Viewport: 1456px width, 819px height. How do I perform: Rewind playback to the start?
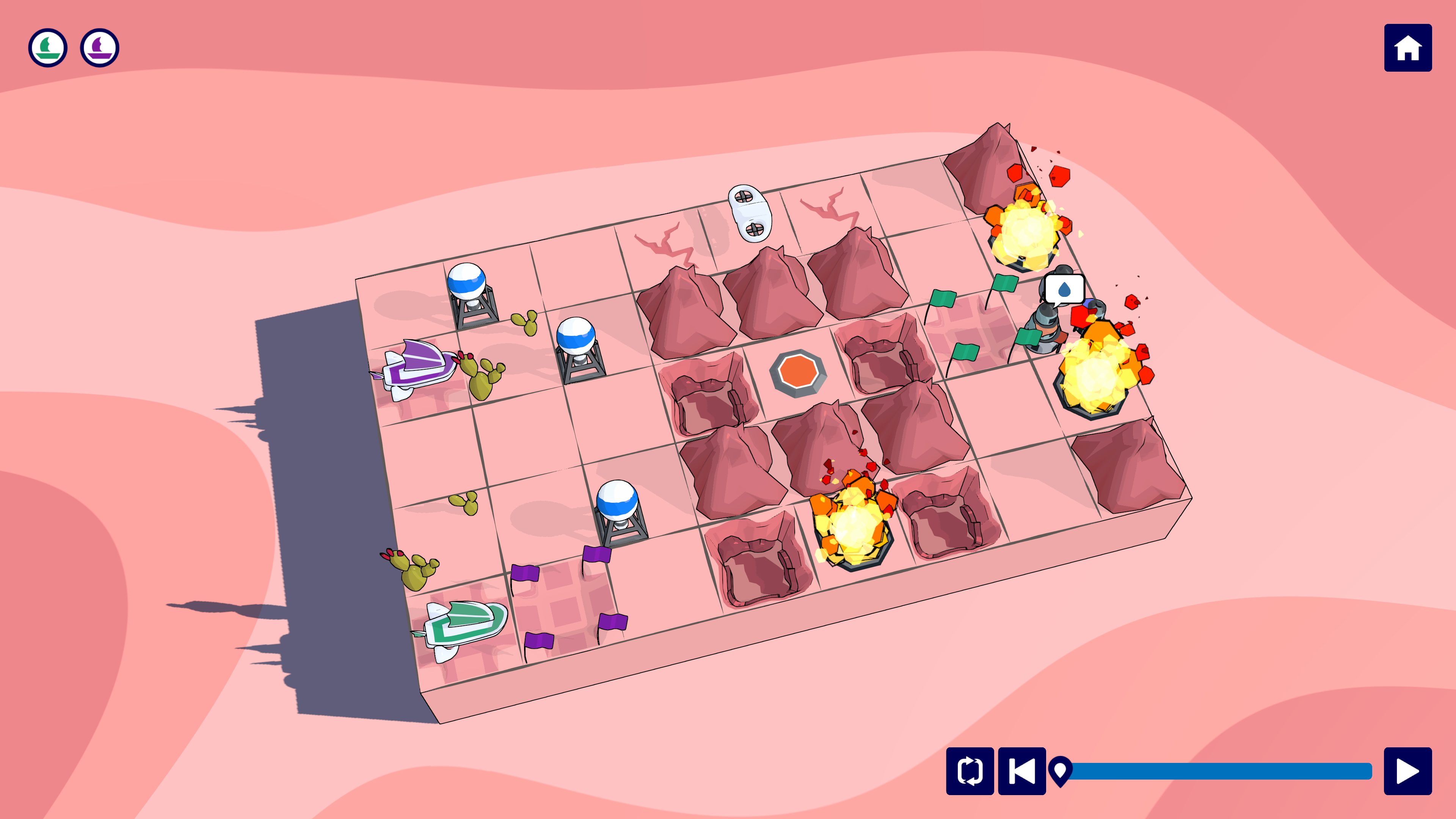coord(1022,771)
